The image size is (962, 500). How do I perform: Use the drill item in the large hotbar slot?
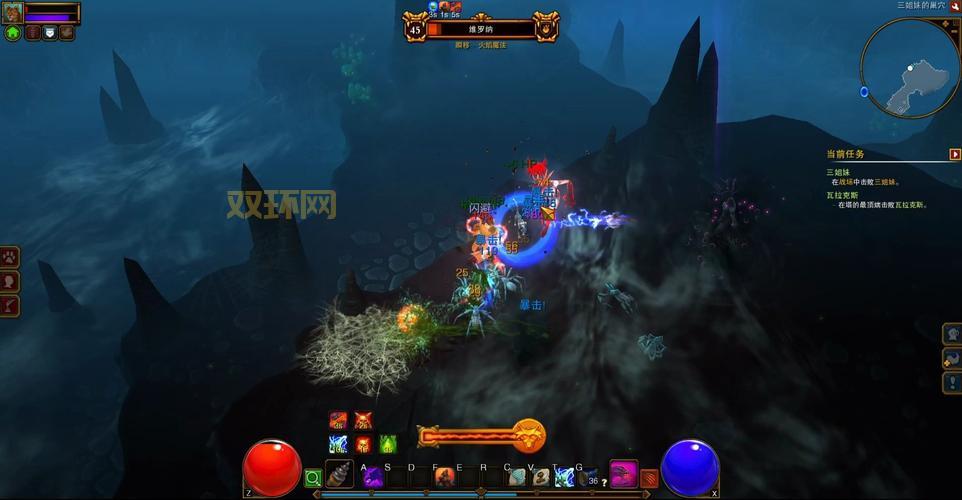point(339,474)
